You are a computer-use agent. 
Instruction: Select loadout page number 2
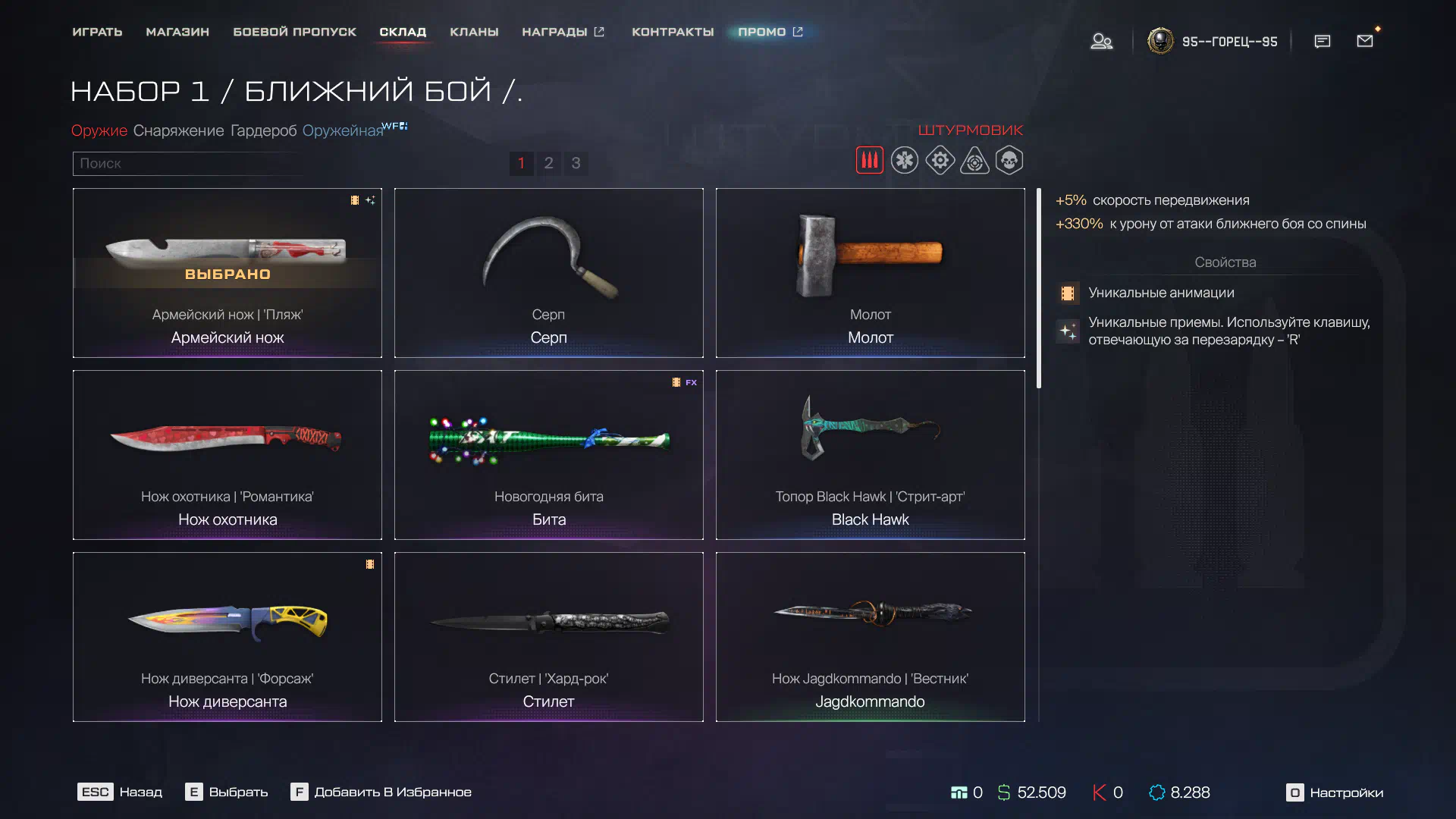pos(548,163)
